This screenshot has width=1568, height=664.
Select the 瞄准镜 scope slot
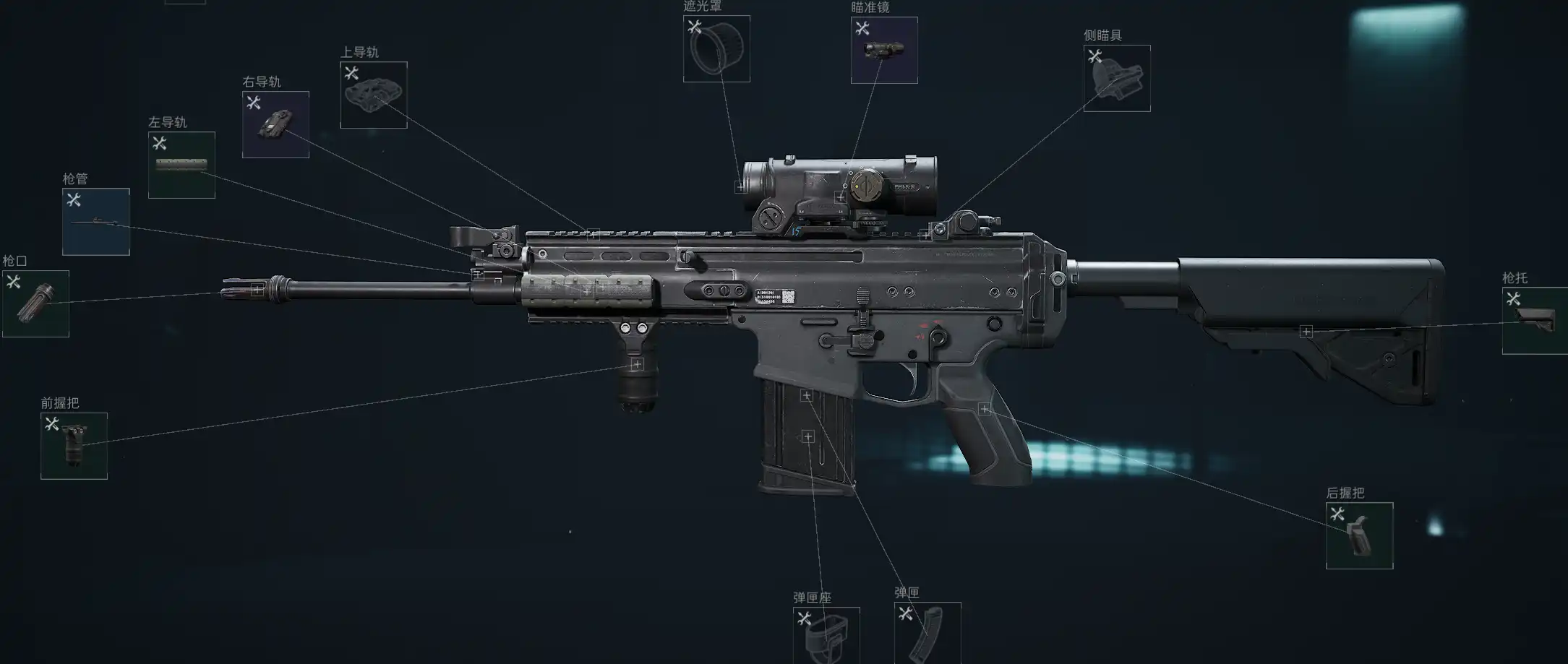coord(884,51)
